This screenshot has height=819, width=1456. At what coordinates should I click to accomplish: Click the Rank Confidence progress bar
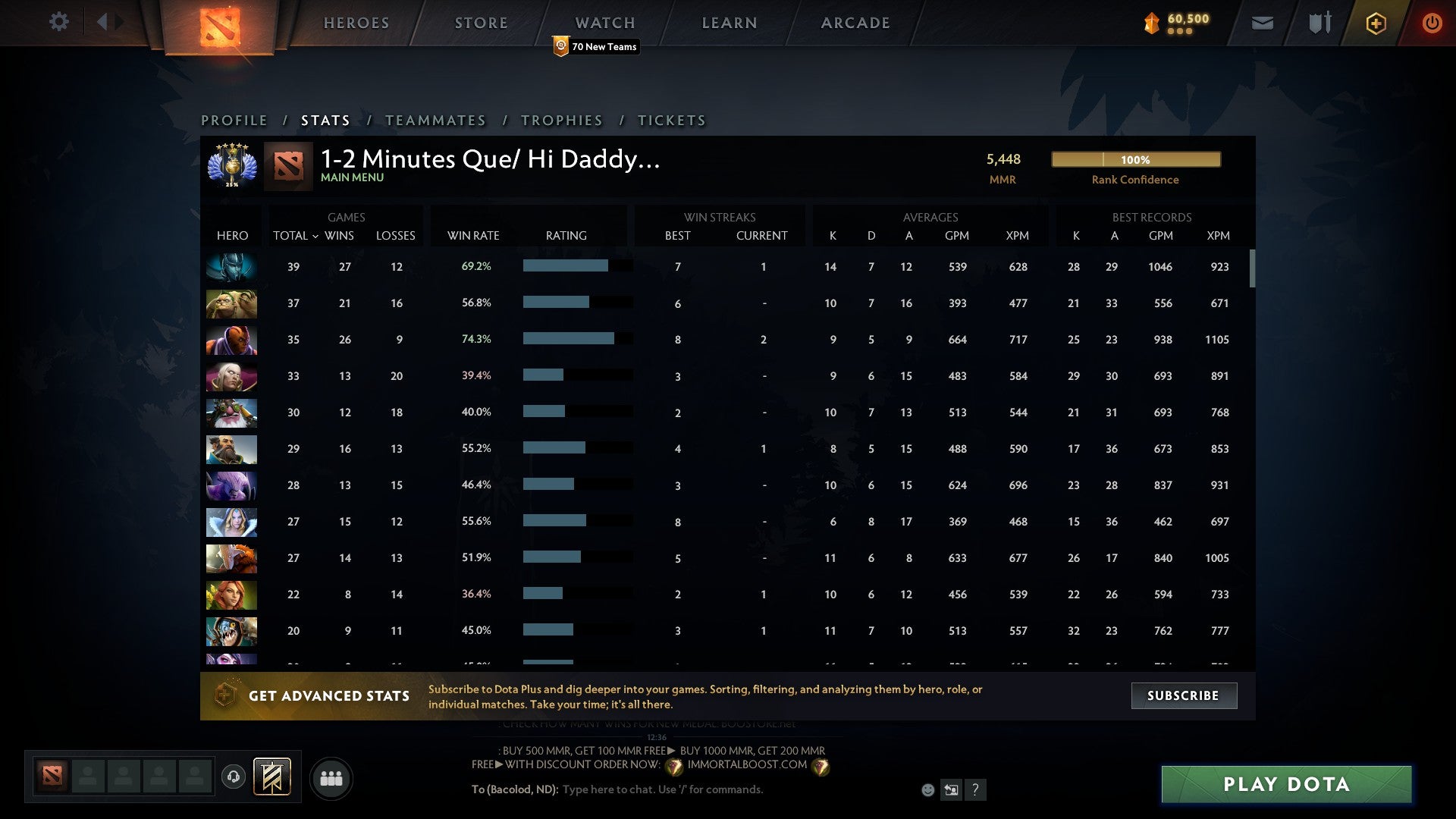(1135, 159)
